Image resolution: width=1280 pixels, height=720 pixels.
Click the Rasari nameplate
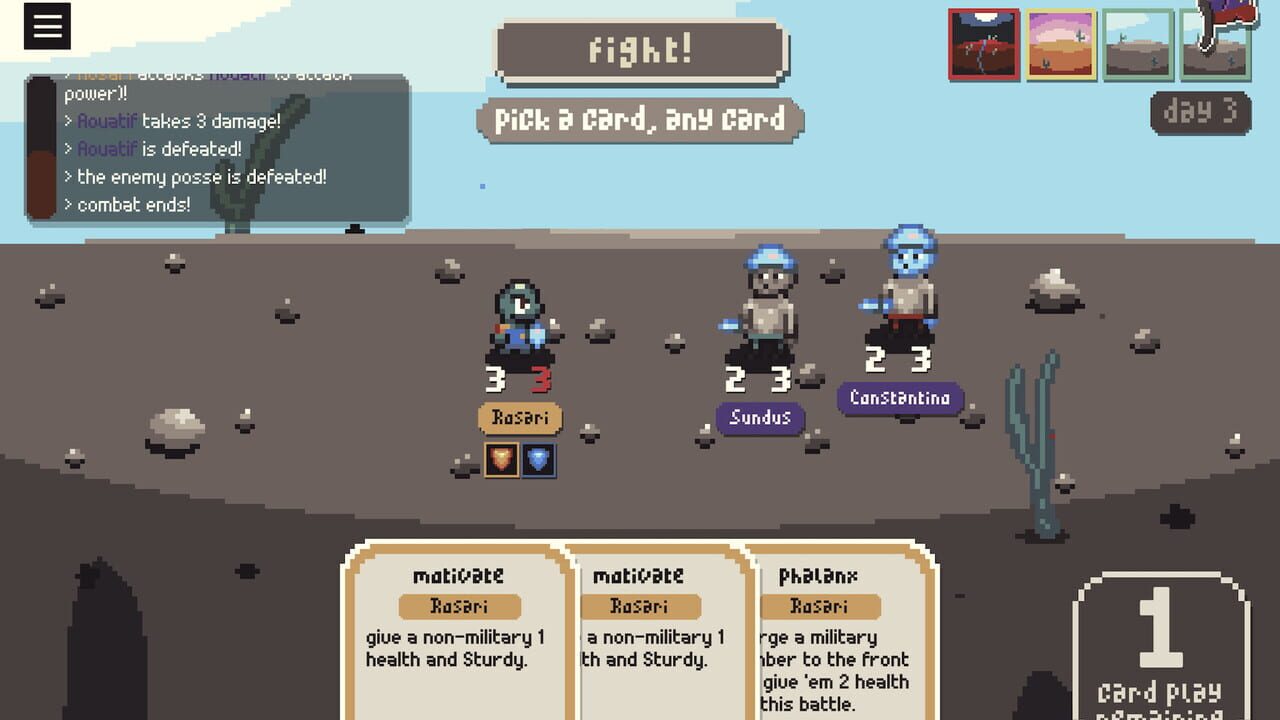pyautogui.click(x=519, y=419)
